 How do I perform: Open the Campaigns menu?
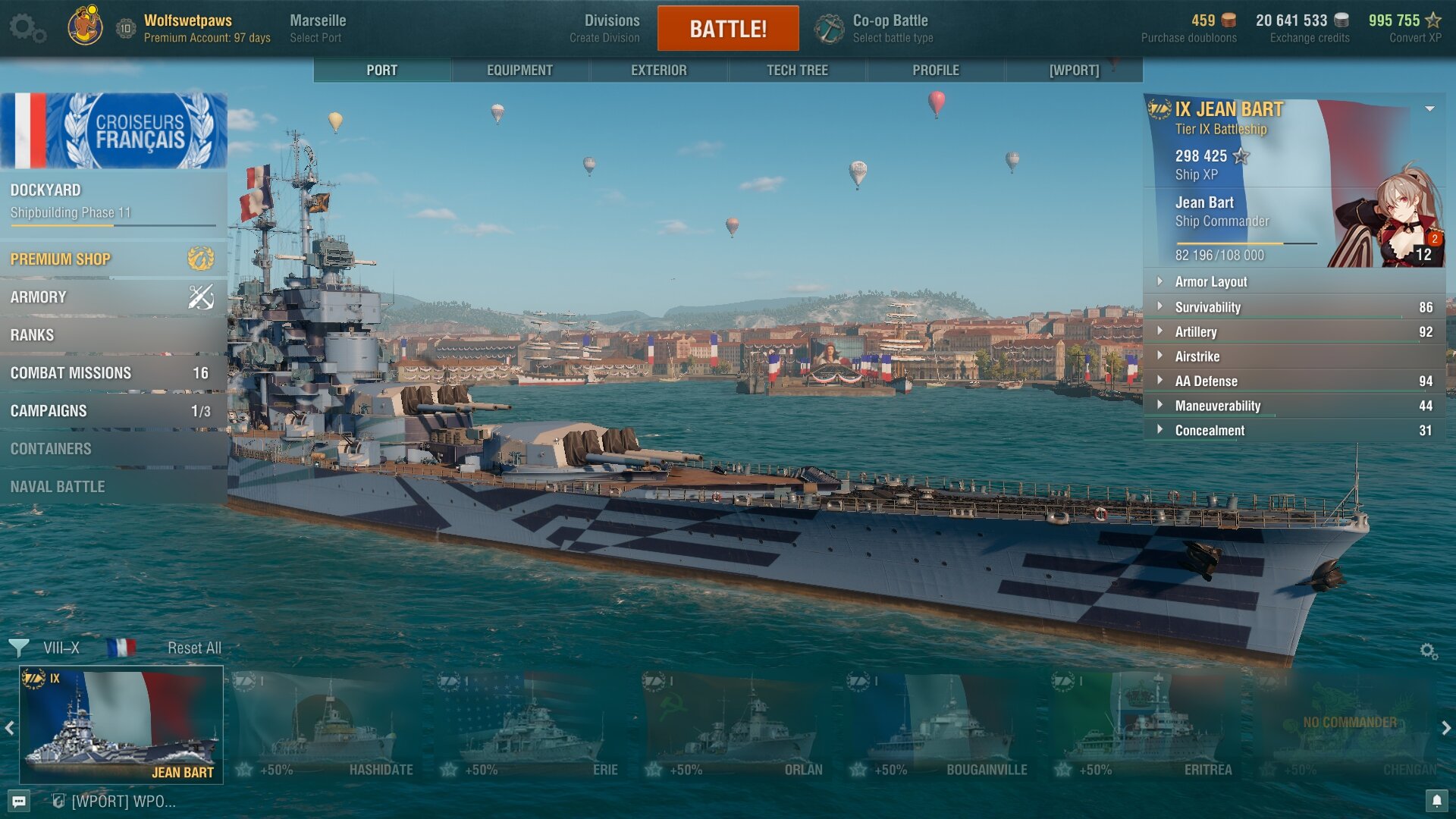click(x=112, y=411)
